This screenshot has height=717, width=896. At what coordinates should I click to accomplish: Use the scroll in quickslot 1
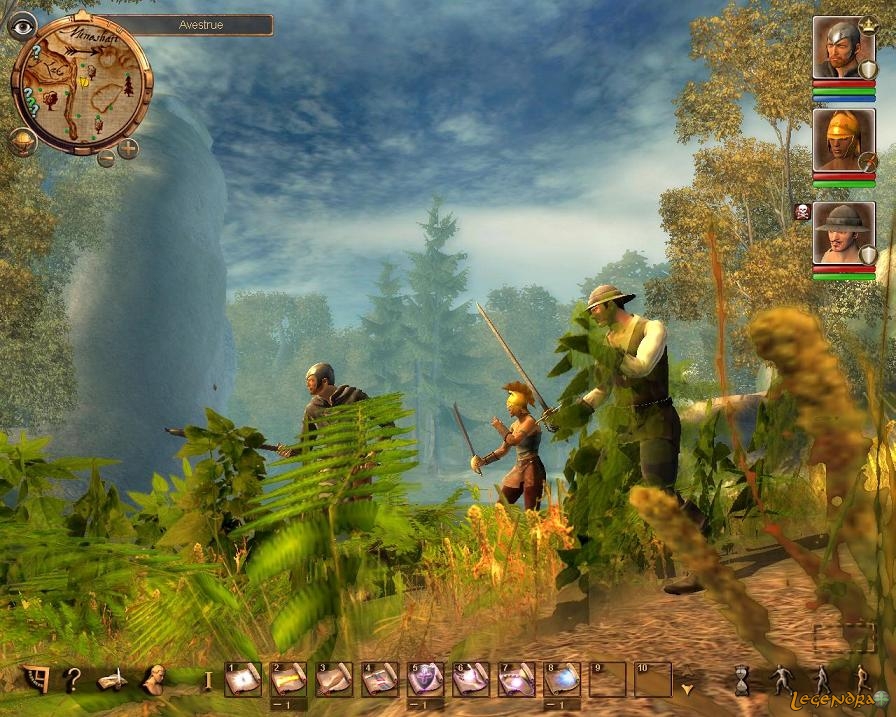(243, 680)
